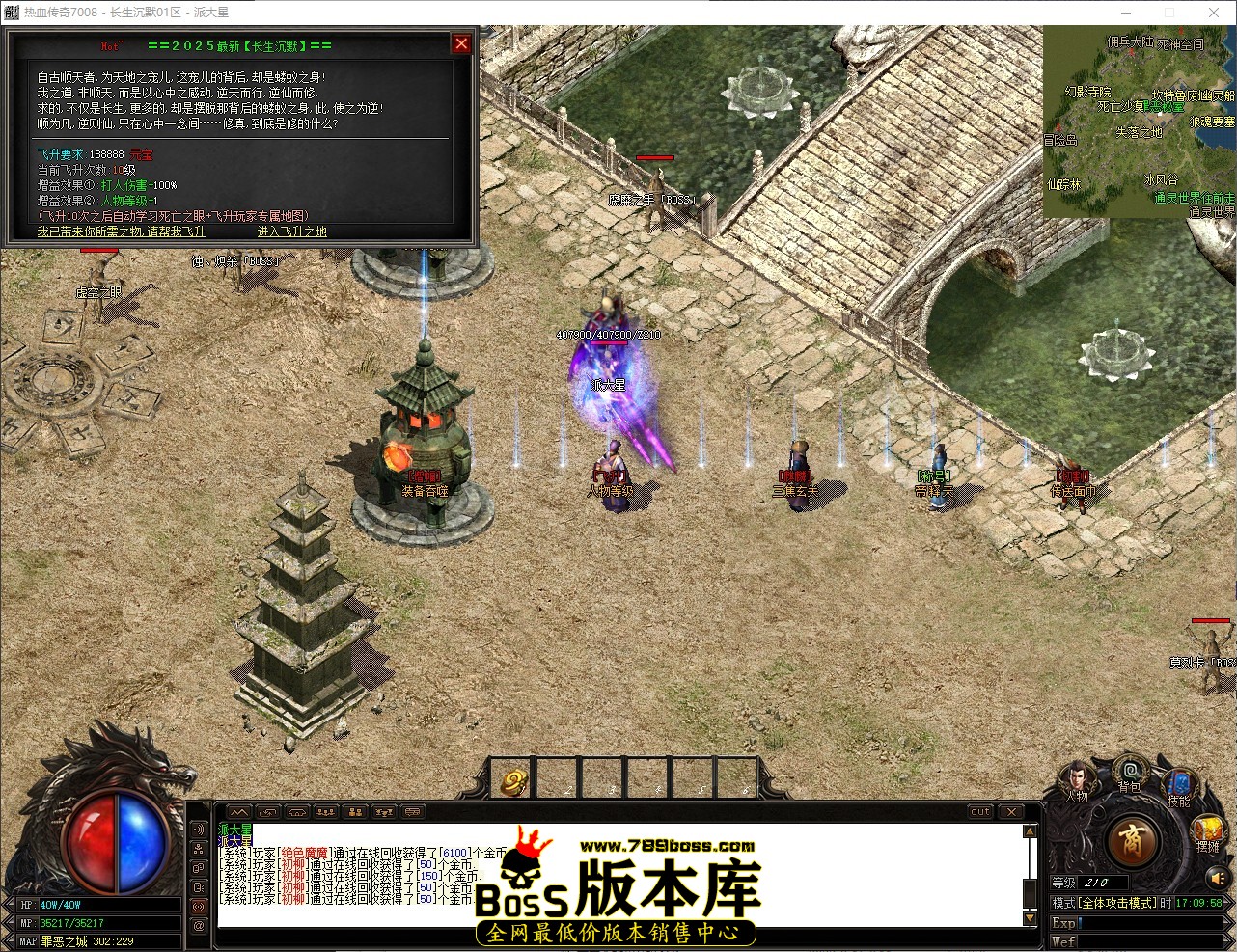Click the speaker icon on the chat sidebar
This screenshot has width=1237, height=952.
[x=199, y=830]
